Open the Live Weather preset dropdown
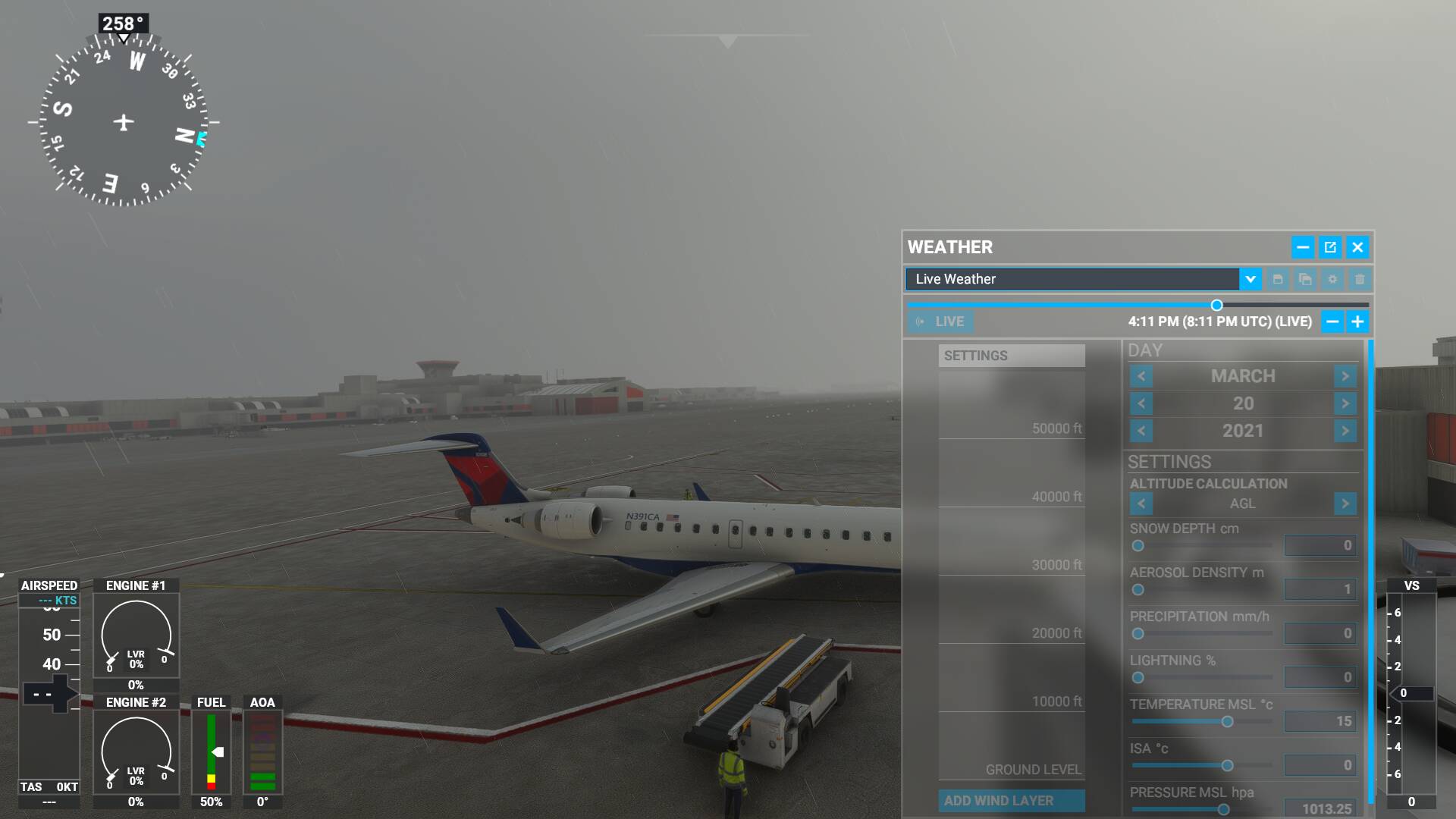This screenshot has height=819, width=1456. [x=1250, y=279]
